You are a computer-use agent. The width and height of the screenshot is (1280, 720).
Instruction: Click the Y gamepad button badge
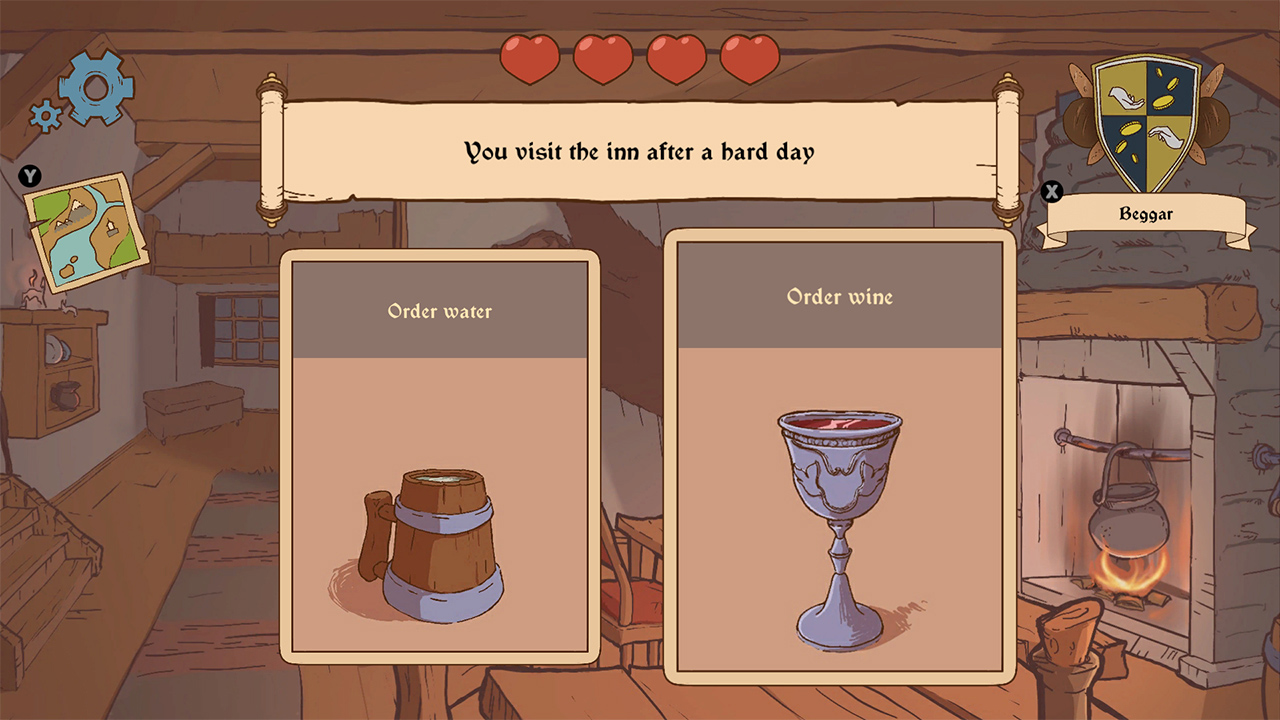pos(30,176)
